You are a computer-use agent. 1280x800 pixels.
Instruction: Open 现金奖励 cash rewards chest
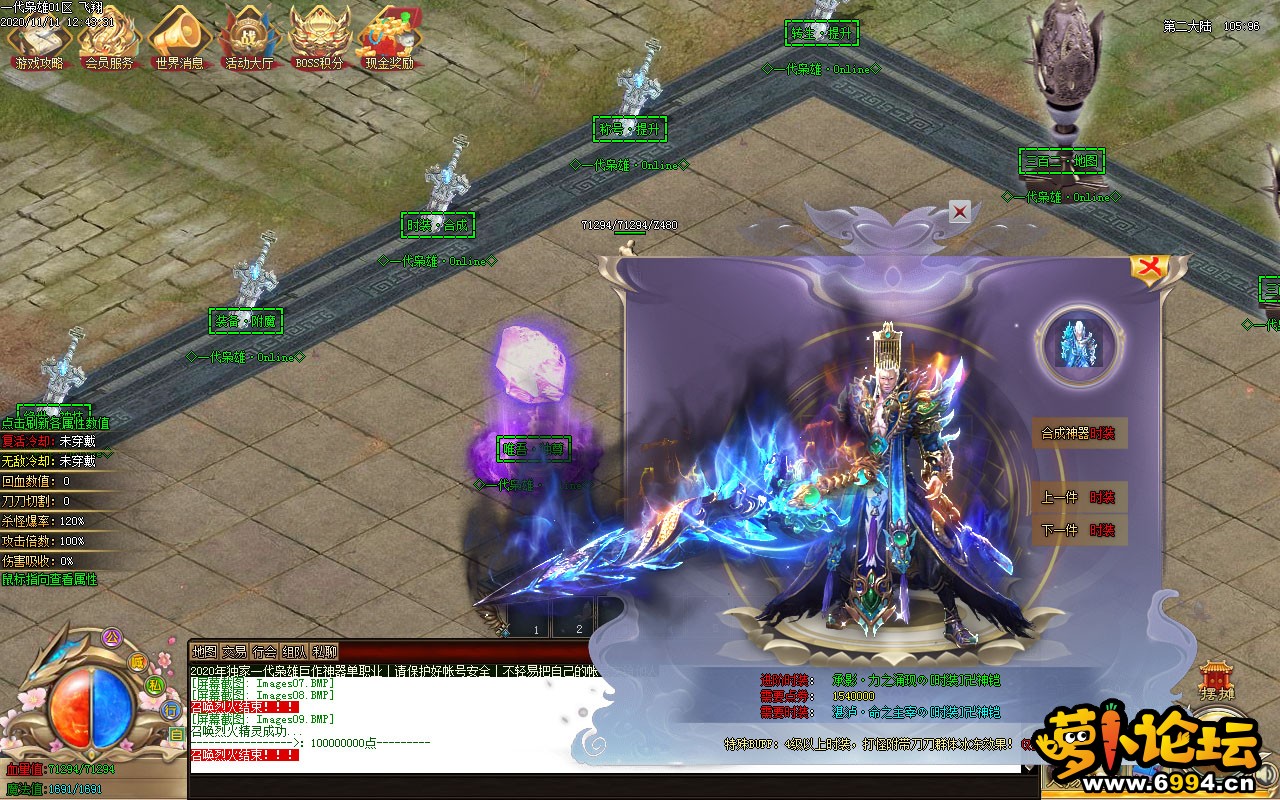[x=390, y=42]
